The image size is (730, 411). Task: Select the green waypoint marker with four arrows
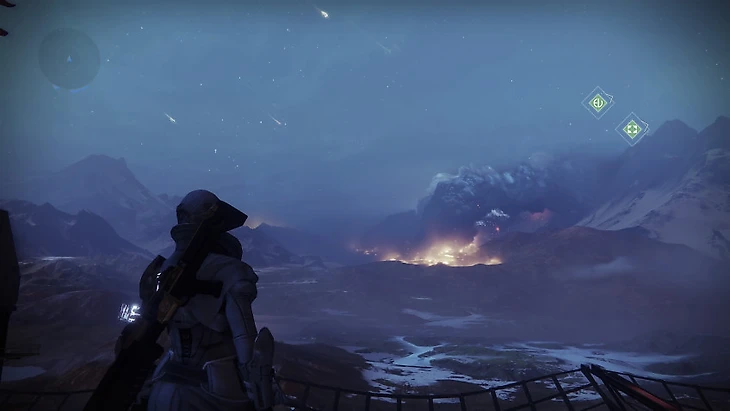tap(631, 129)
